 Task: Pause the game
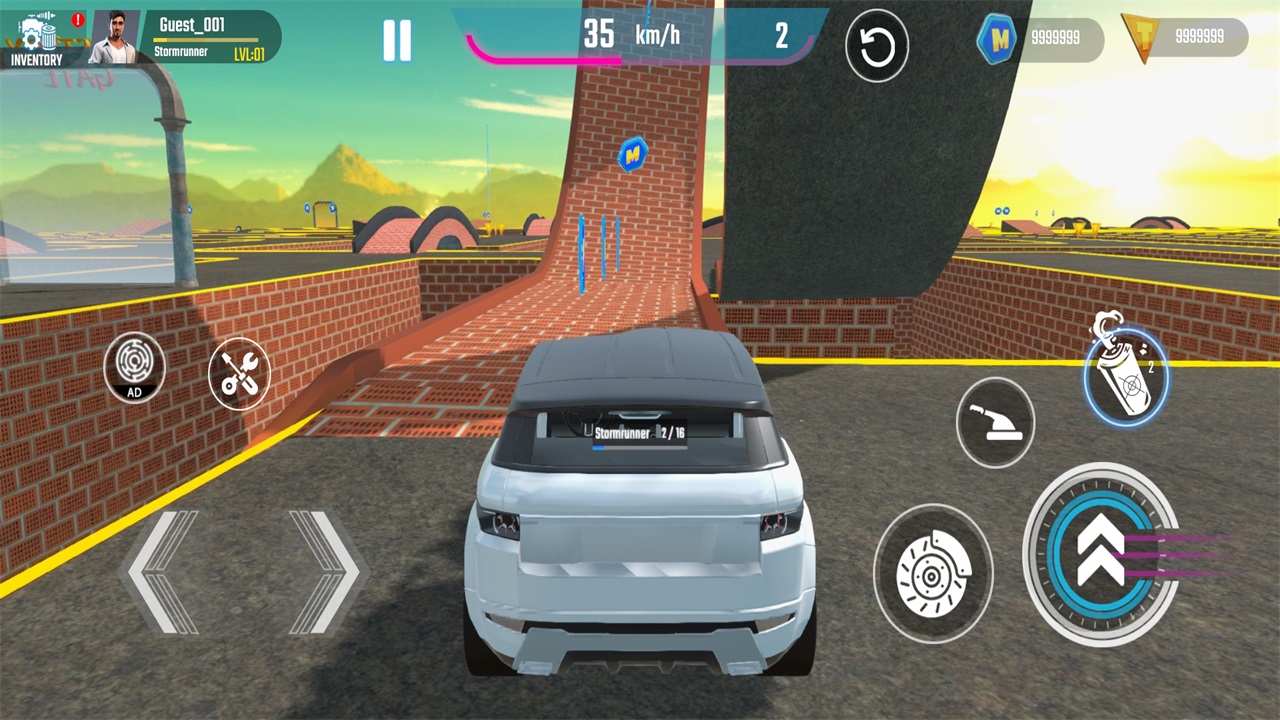click(397, 38)
